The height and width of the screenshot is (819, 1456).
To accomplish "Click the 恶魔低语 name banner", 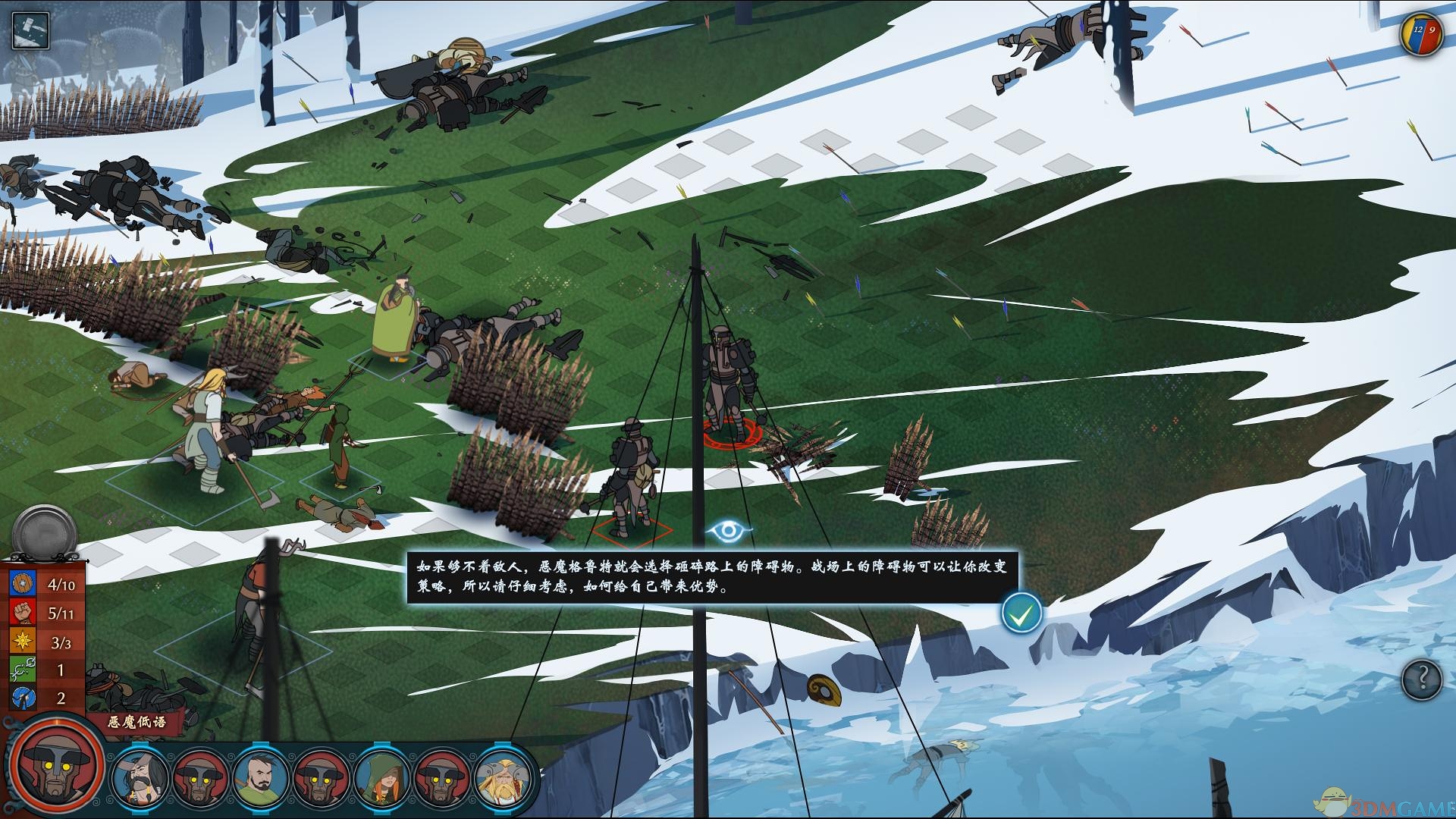I will pos(136,722).
